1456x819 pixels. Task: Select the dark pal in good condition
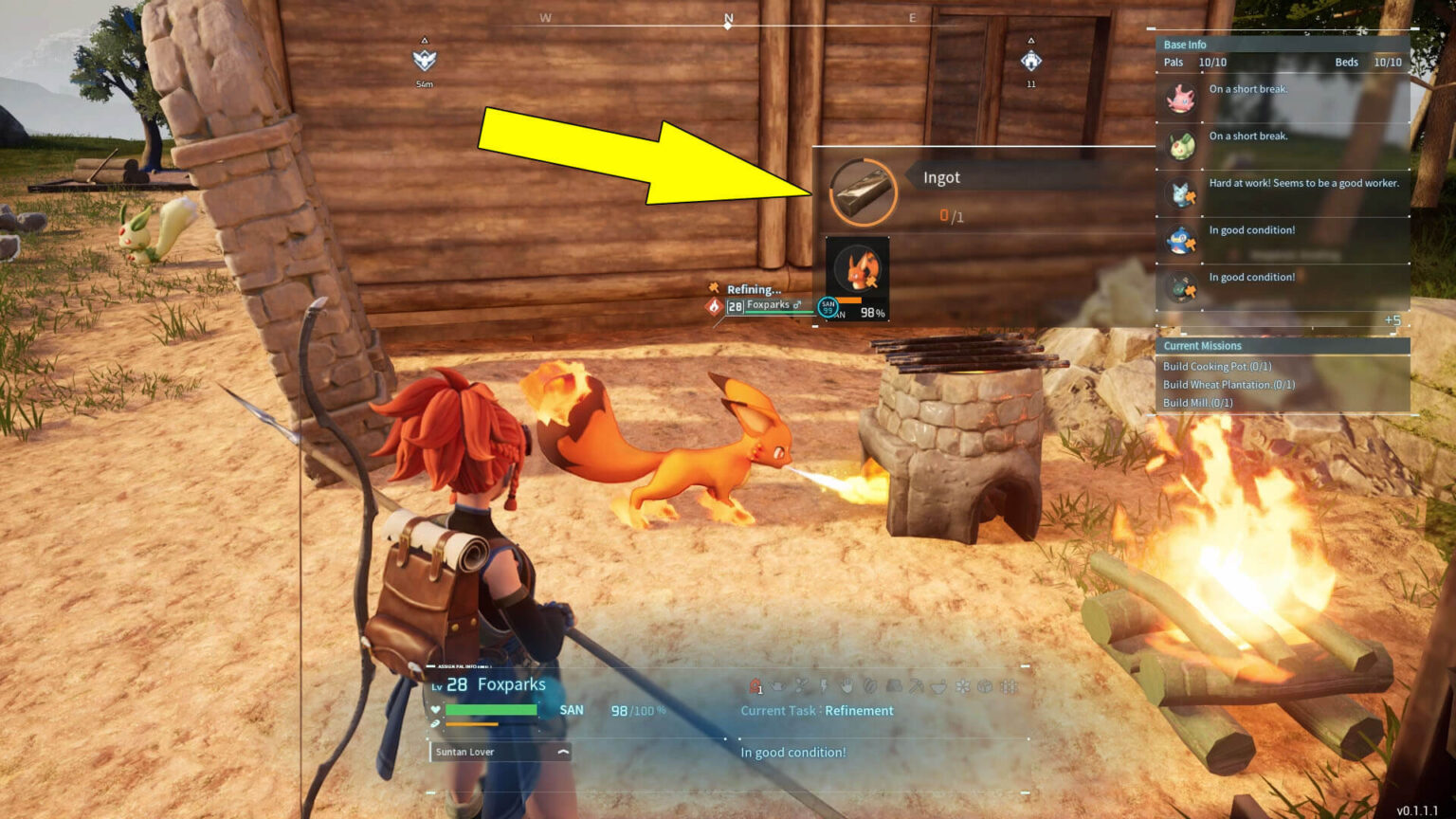point(1181,286)
